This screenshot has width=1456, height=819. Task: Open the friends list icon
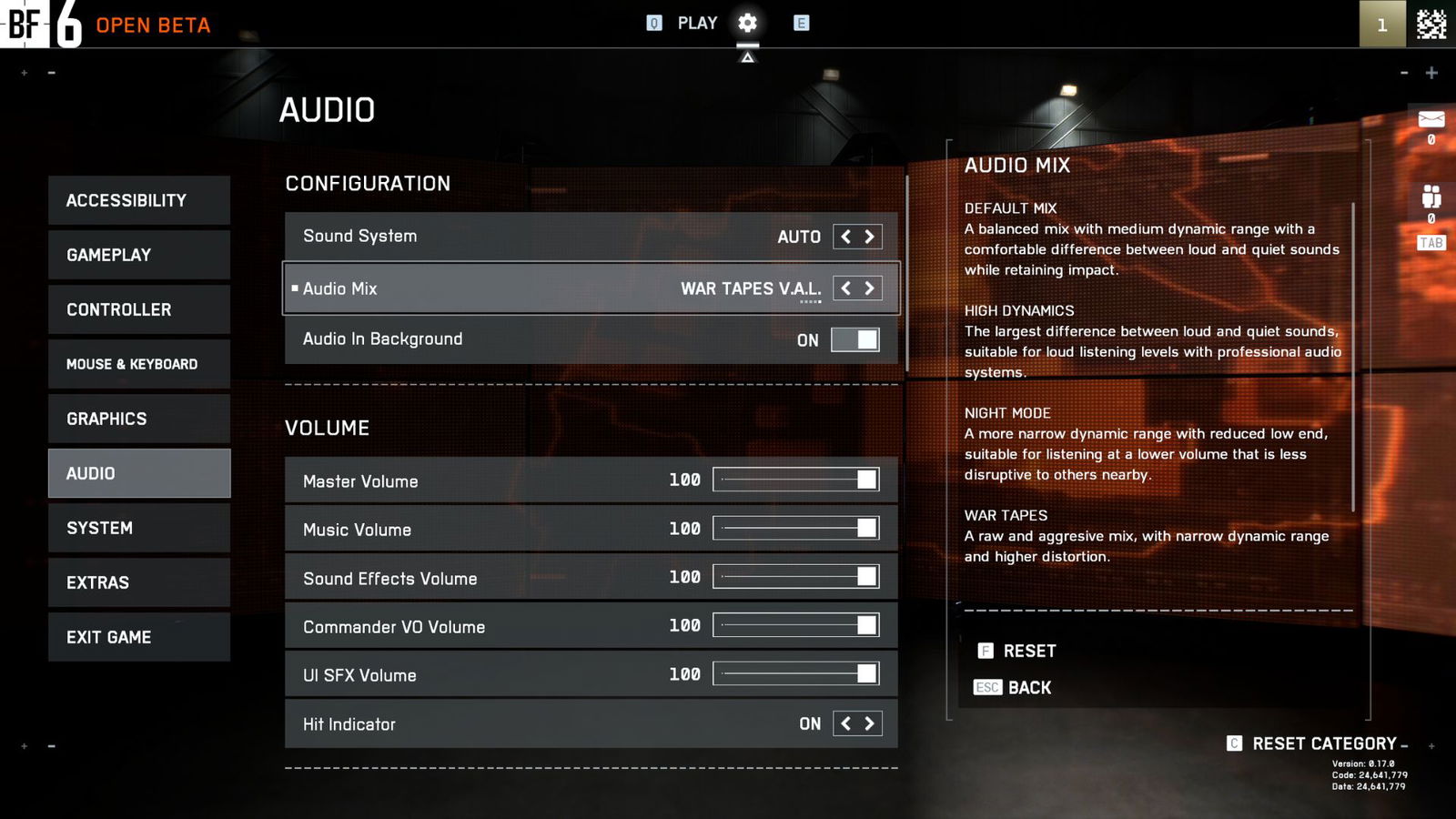pos(1431,194)
